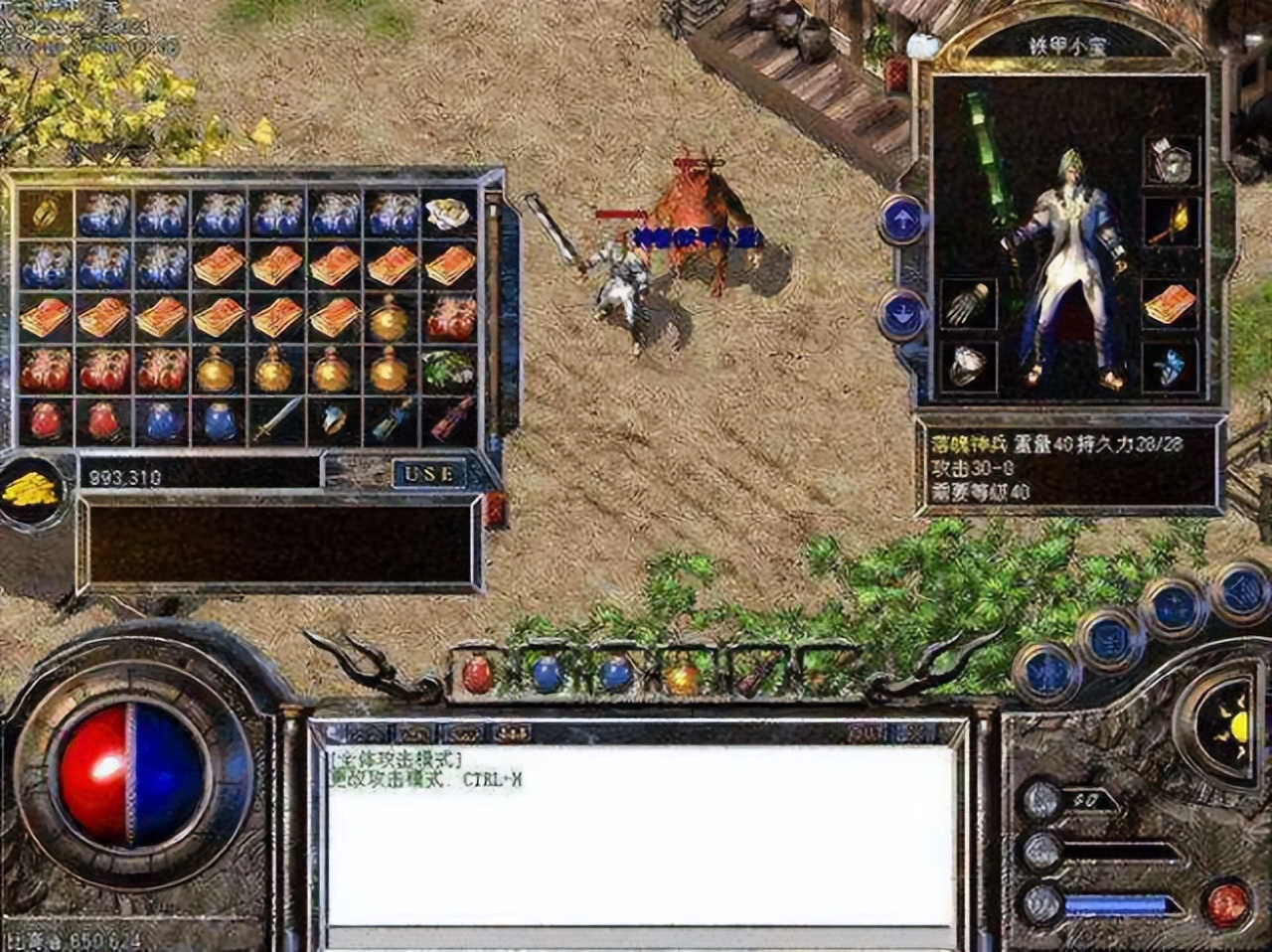Use the orange potion in the quick belt
Viewport: 1272px width, 952px height.
(x=683, y=678)
